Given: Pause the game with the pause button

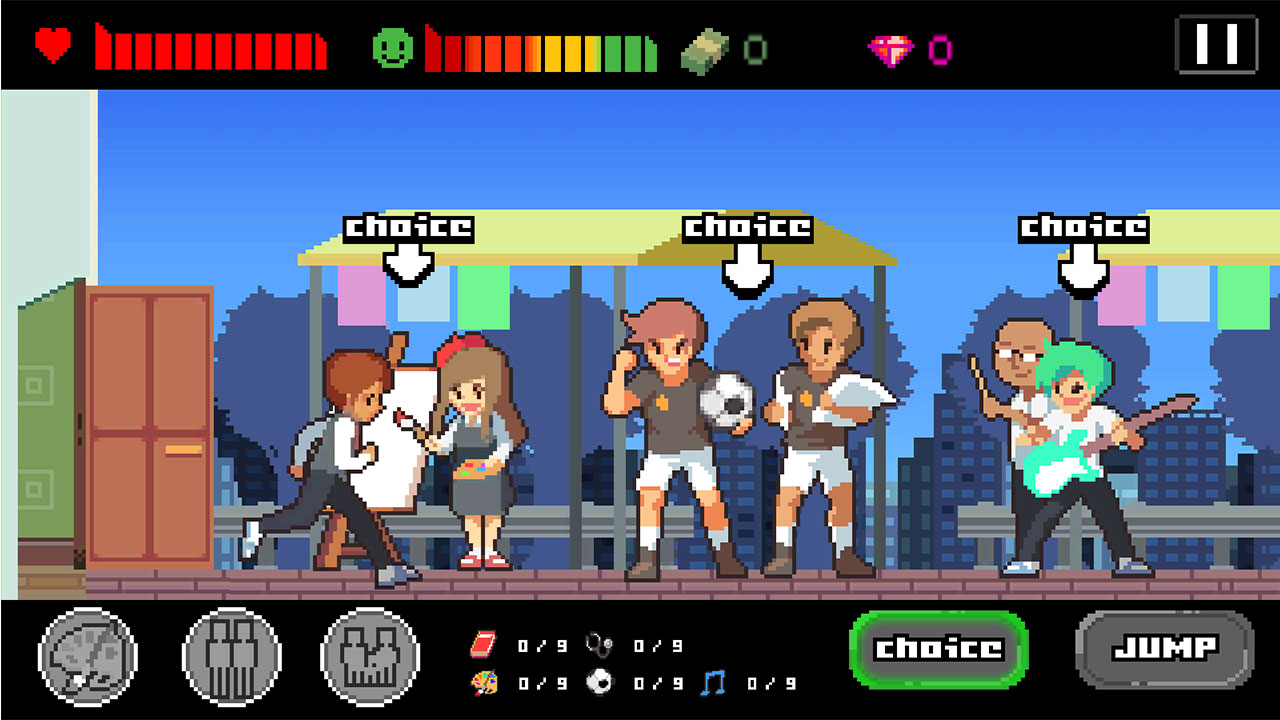Looking at the screenshot, I should click(x=1216, y=45).
